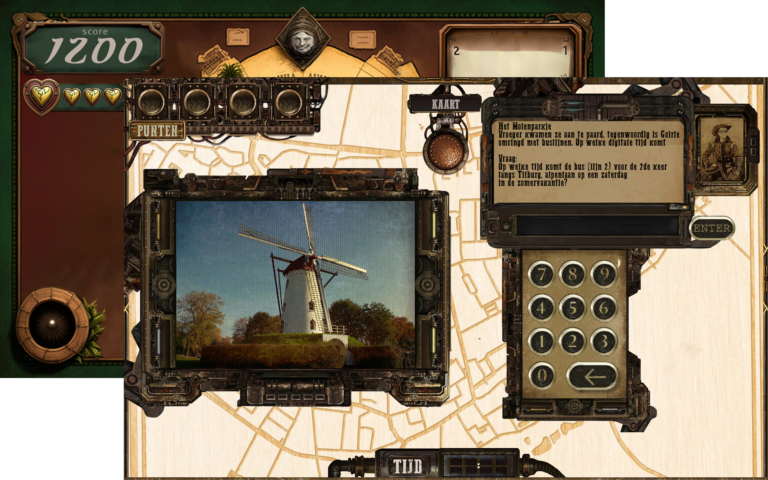The width and height of the screenshot is (768, 480).
Task: Click keypad digit 4
Action: tap(541, 307)
